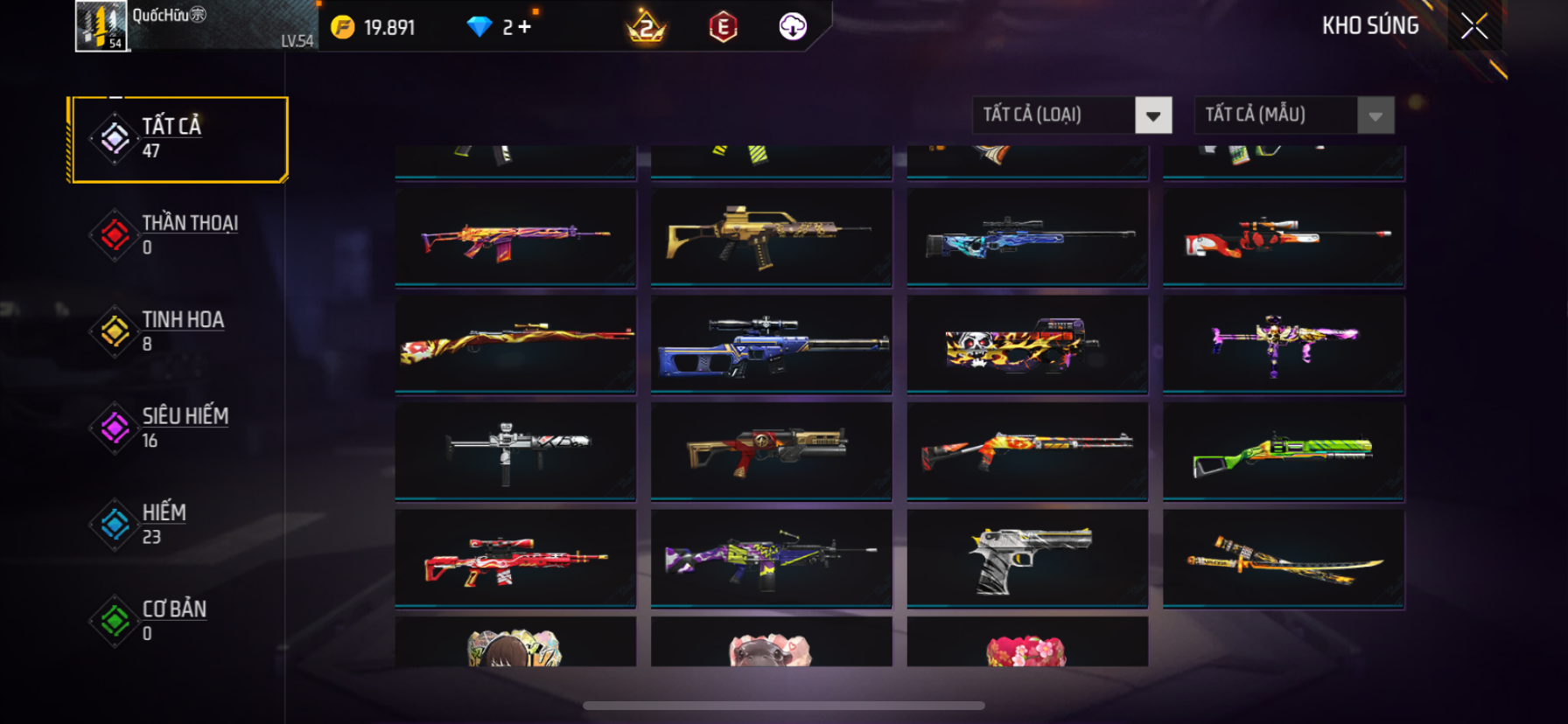
Task: Add diamonds with the plus button
Action: point(525,27)
